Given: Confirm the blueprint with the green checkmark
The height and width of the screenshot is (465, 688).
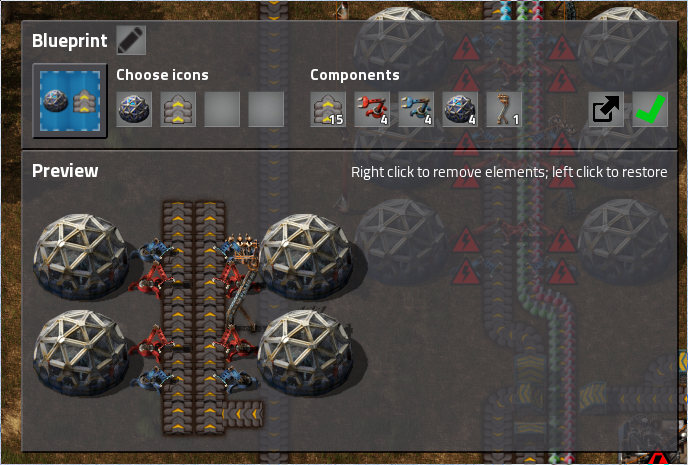Looking at the screenshot, I should click(x=650, y=109).
